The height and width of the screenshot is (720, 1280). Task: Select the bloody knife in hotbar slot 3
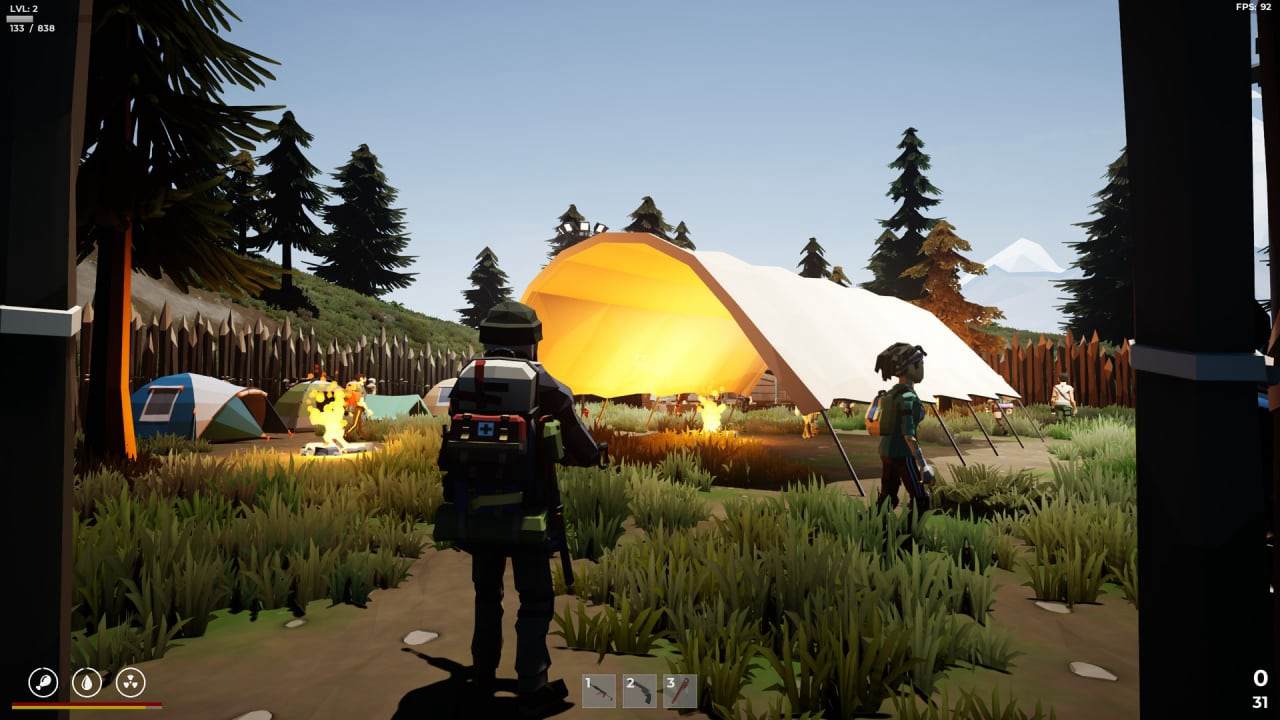coord(681,690)
